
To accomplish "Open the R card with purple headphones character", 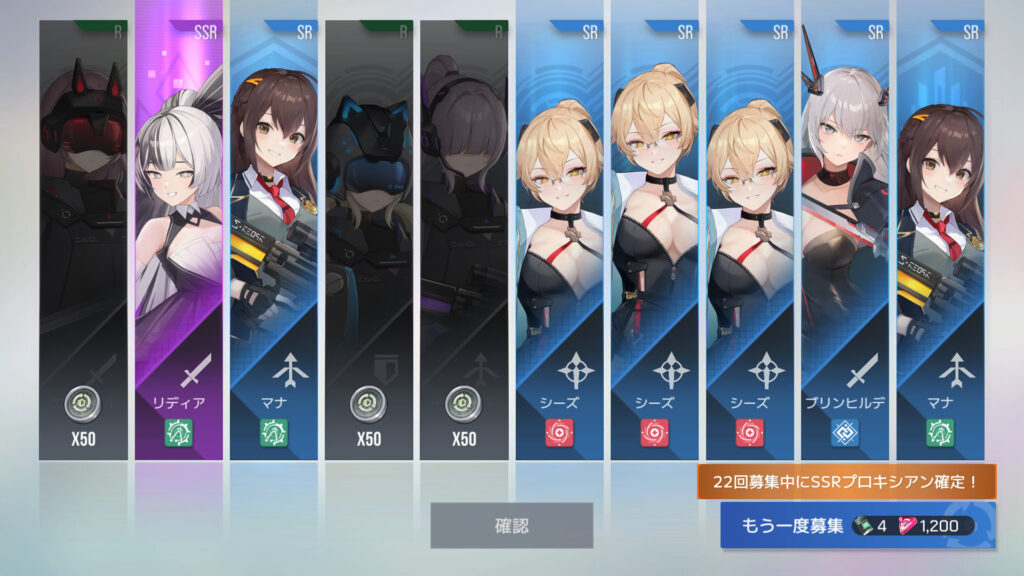I will pos(464,240).
